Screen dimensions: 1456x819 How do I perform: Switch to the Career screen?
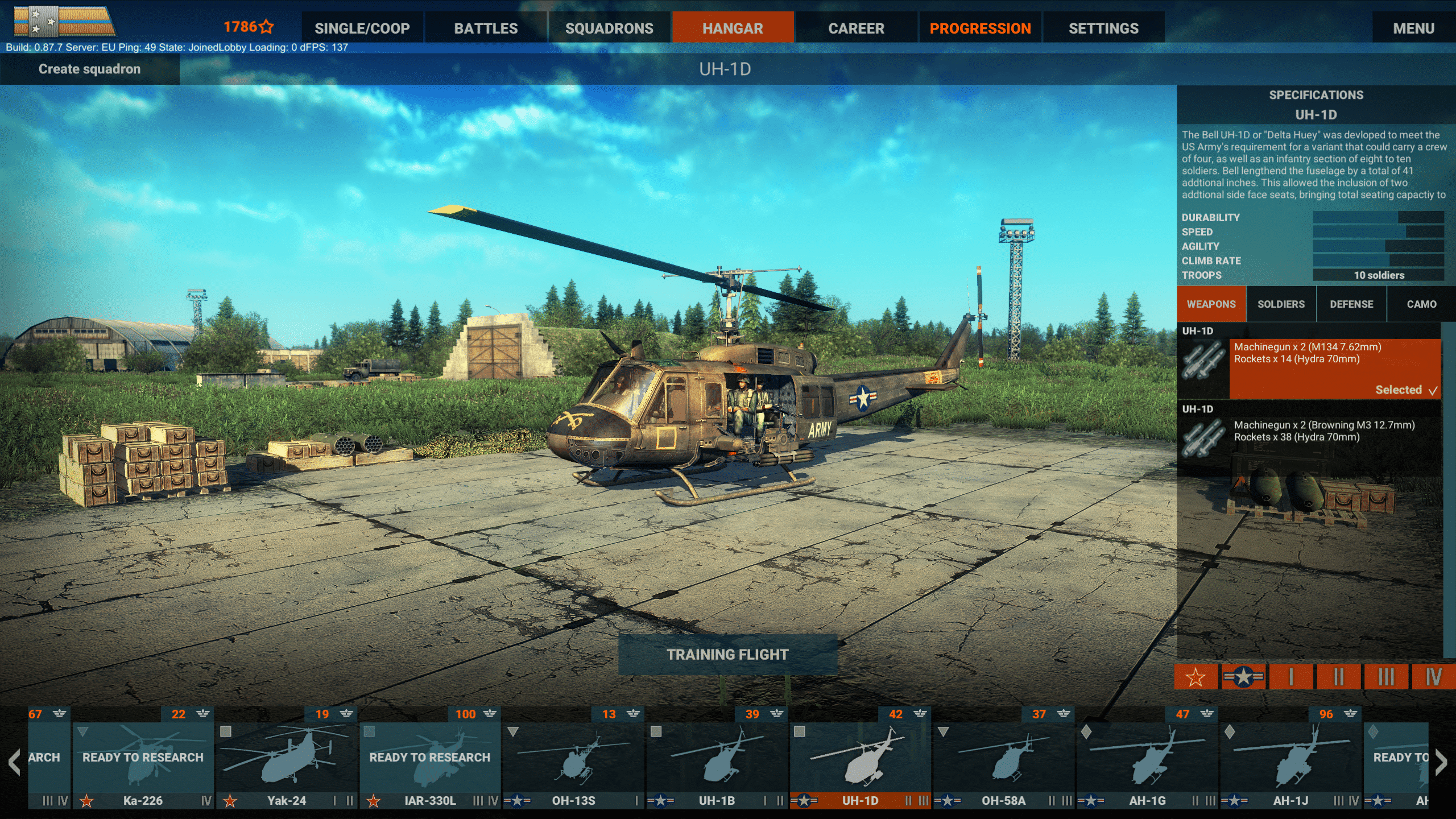[x=856, y=28]
